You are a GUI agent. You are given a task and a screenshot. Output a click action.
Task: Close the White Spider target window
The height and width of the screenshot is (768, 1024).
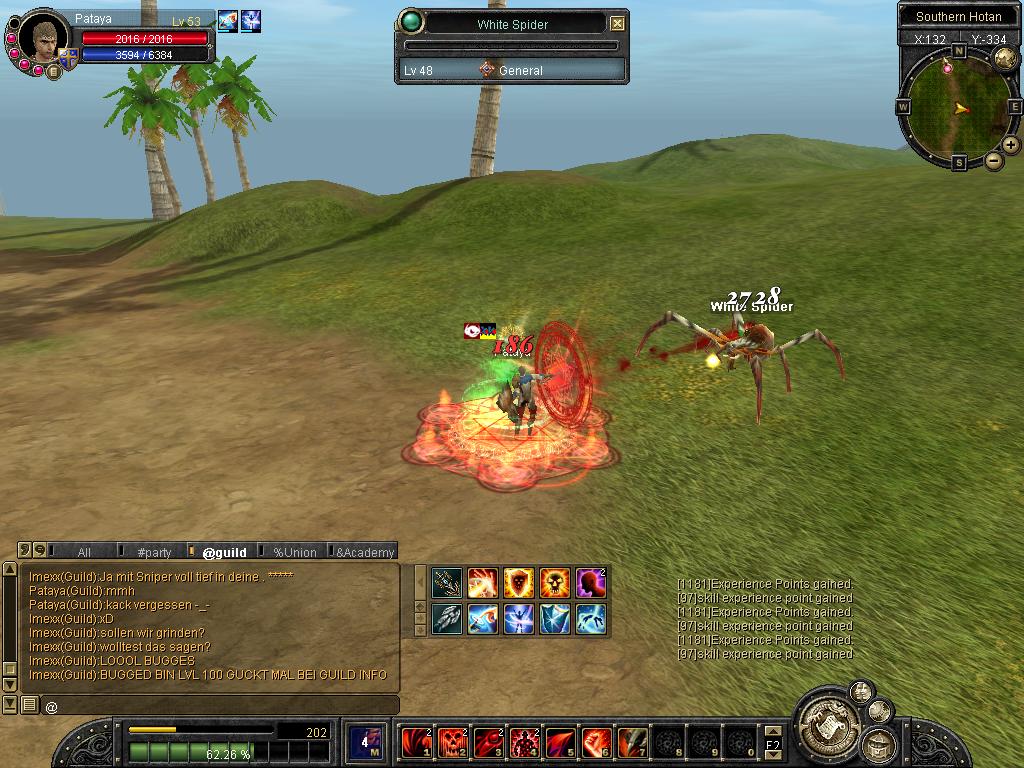click(617, 23)
